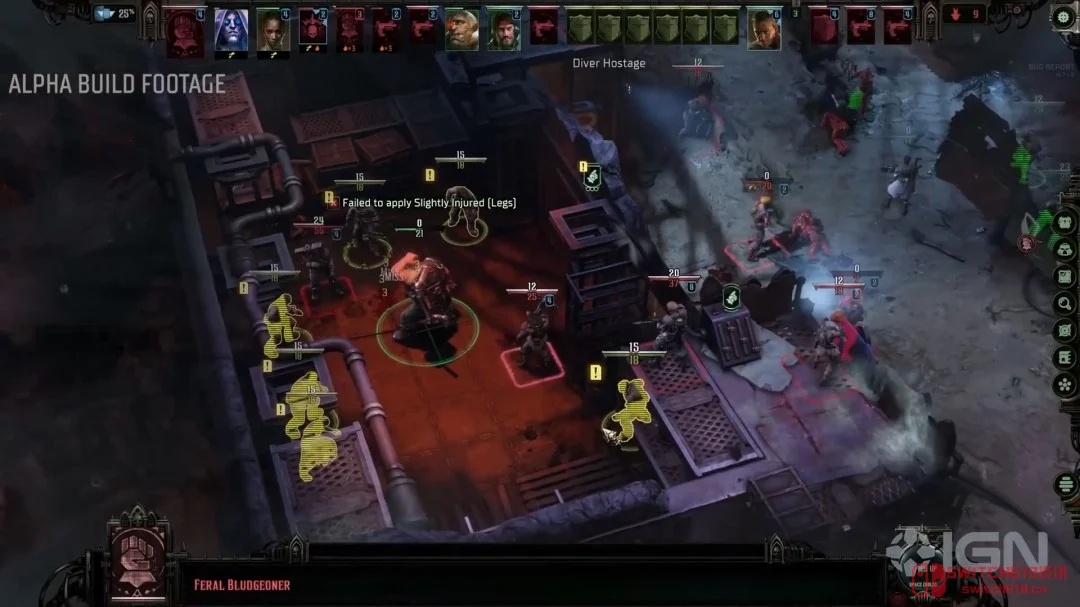Select the pale hooded character portrait
Screen dimensions: 1080x607
point(231,30)
